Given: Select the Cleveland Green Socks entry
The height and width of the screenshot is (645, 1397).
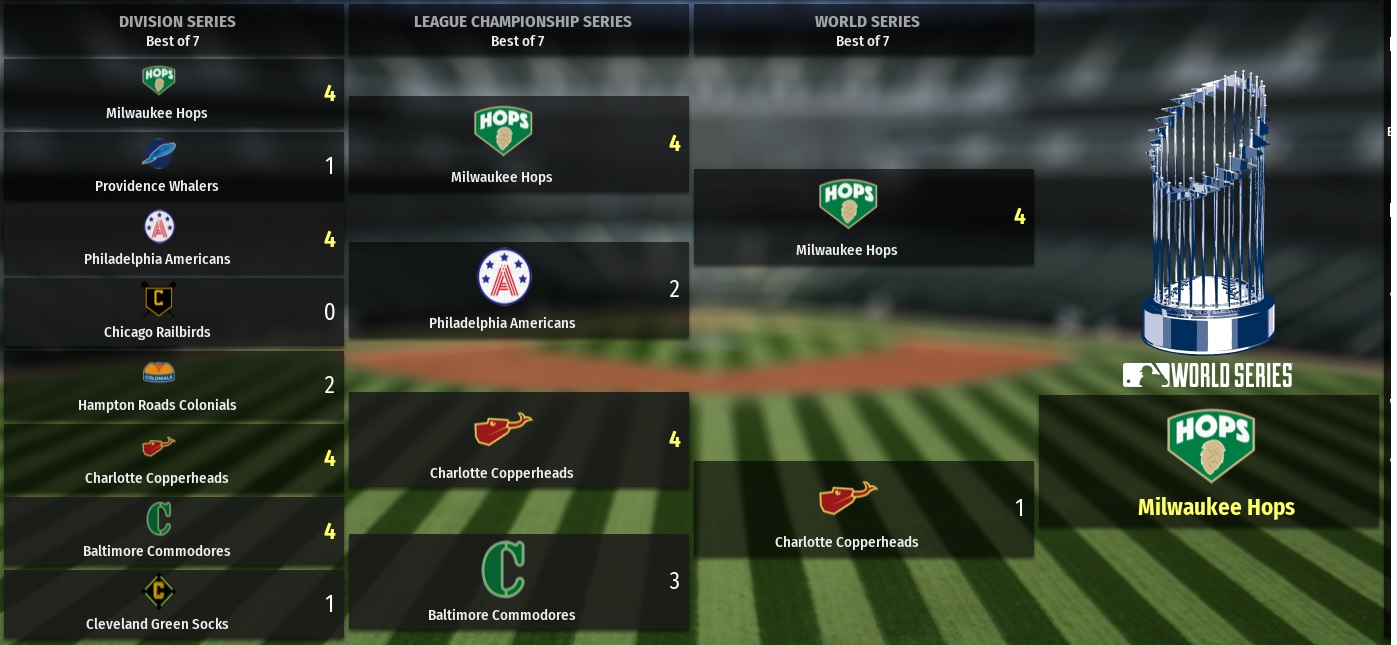Looking at the screenshot, I should click(173, 605).
